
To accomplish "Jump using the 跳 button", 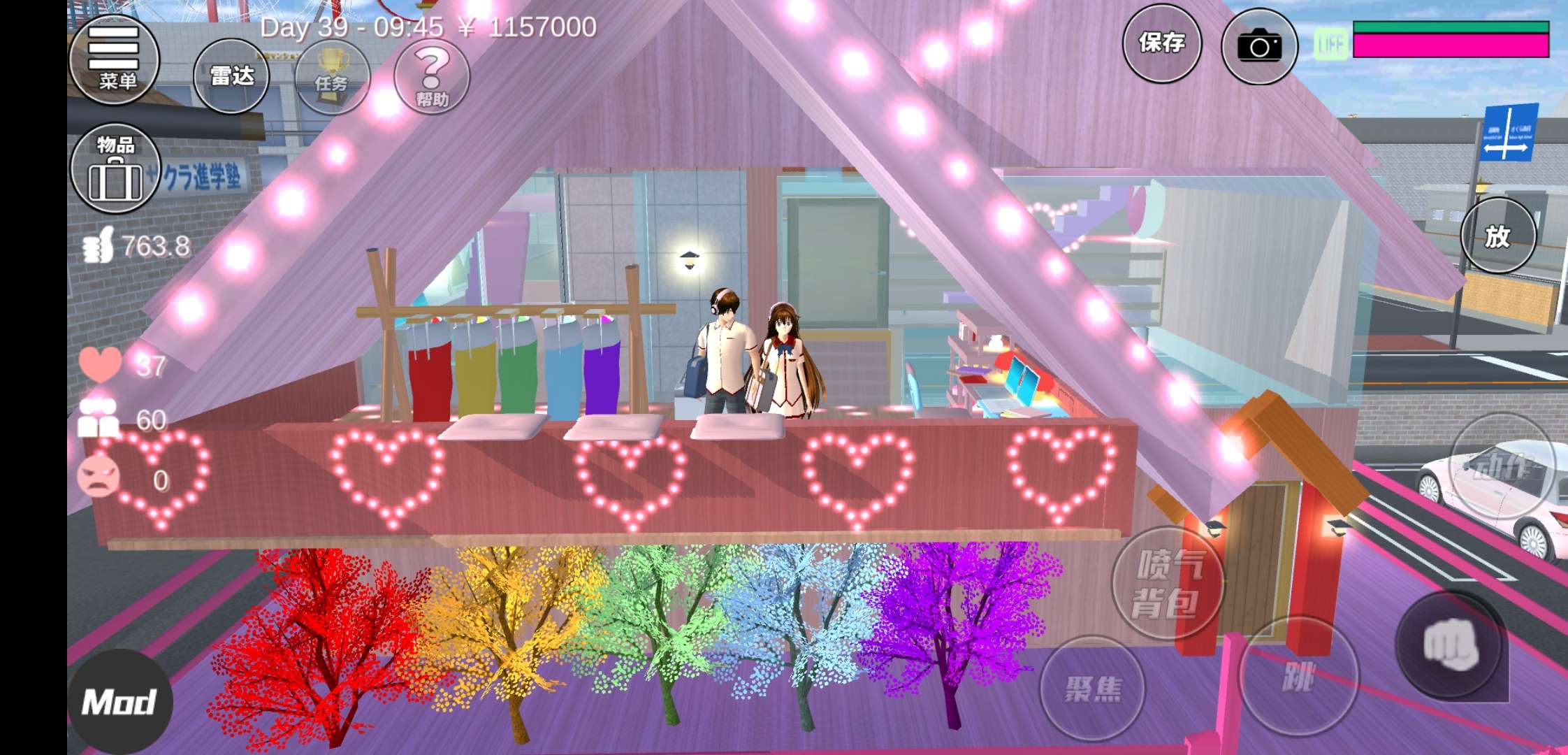I will coord(1298,676).
